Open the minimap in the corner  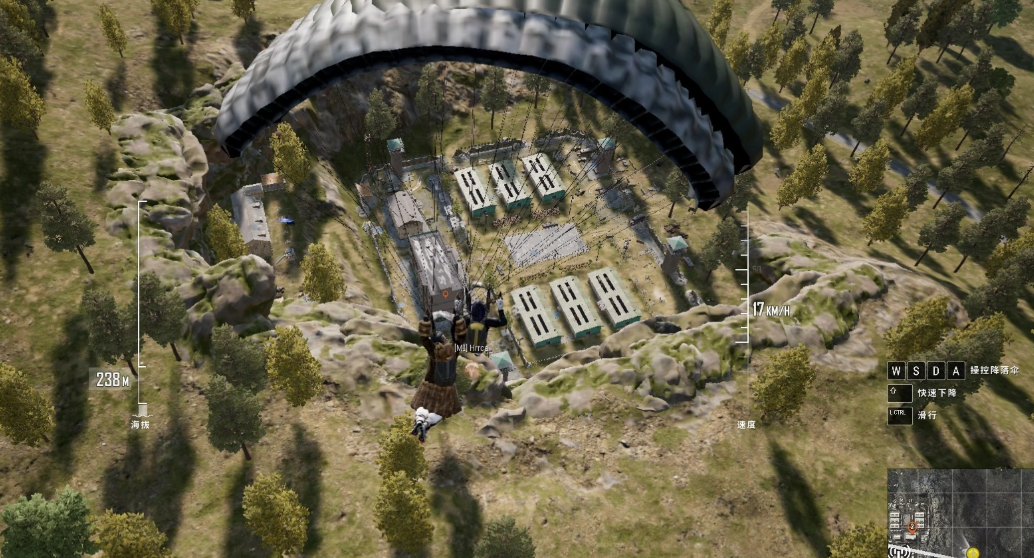pyautogui.click(x=959, y=513)
